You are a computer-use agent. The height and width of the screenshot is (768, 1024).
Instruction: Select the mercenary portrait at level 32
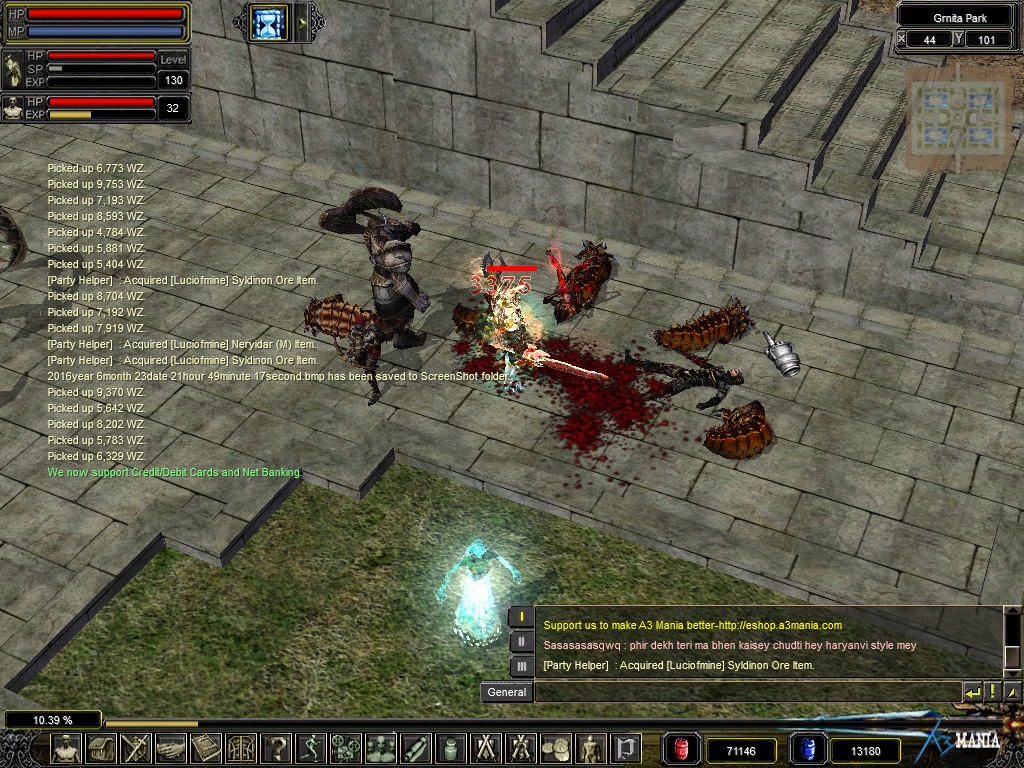[x=13, y=108]
